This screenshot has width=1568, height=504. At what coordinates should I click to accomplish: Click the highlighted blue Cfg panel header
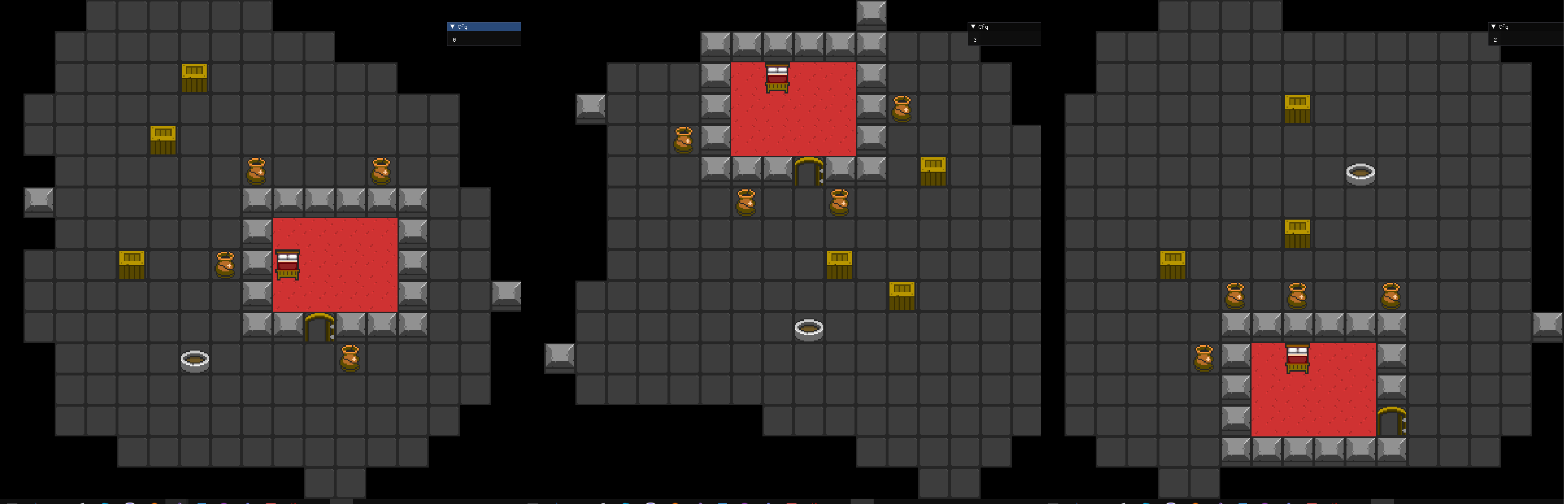coord(484,27)
